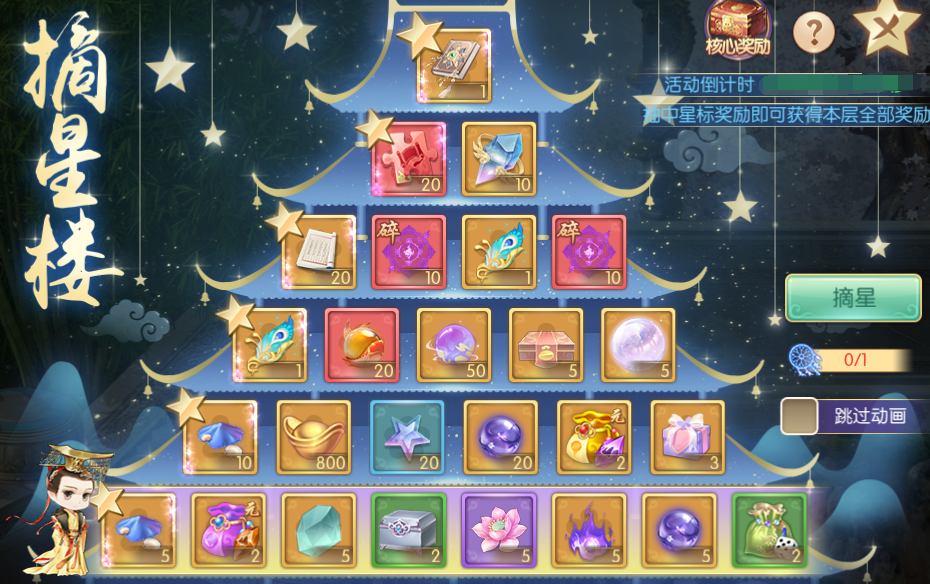930x584 pixels.
Task: Pick the green bag with dice reward
Action: (768, 530)
